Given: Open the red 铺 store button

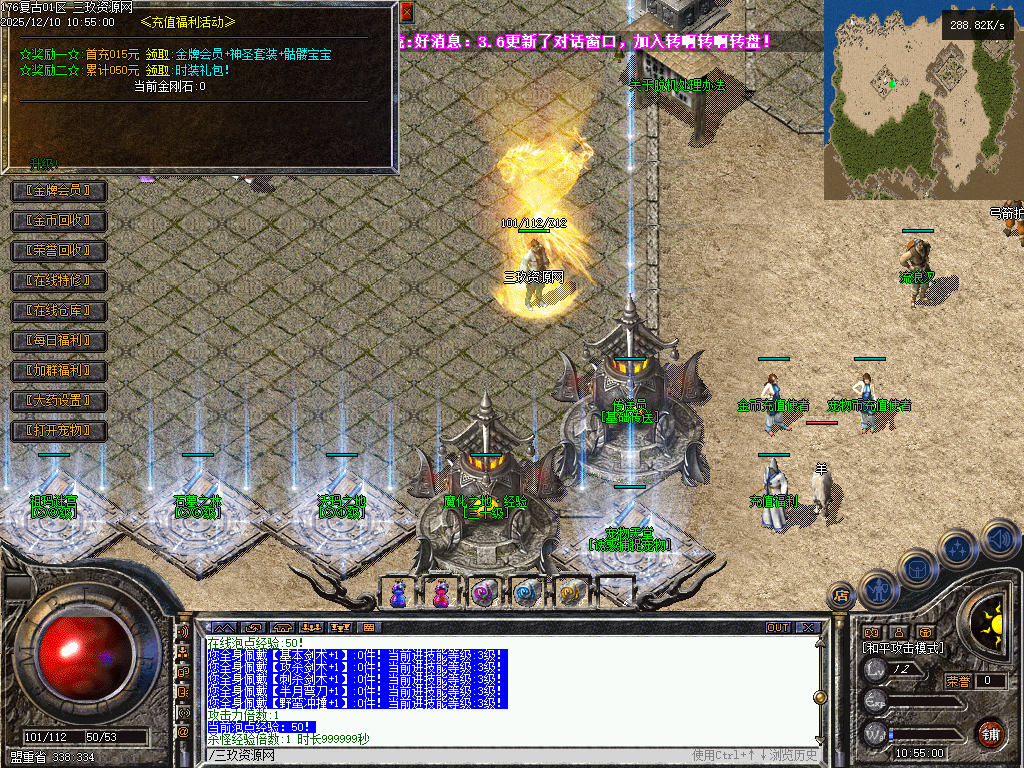Looking at the screenshot, I should 990,733.
